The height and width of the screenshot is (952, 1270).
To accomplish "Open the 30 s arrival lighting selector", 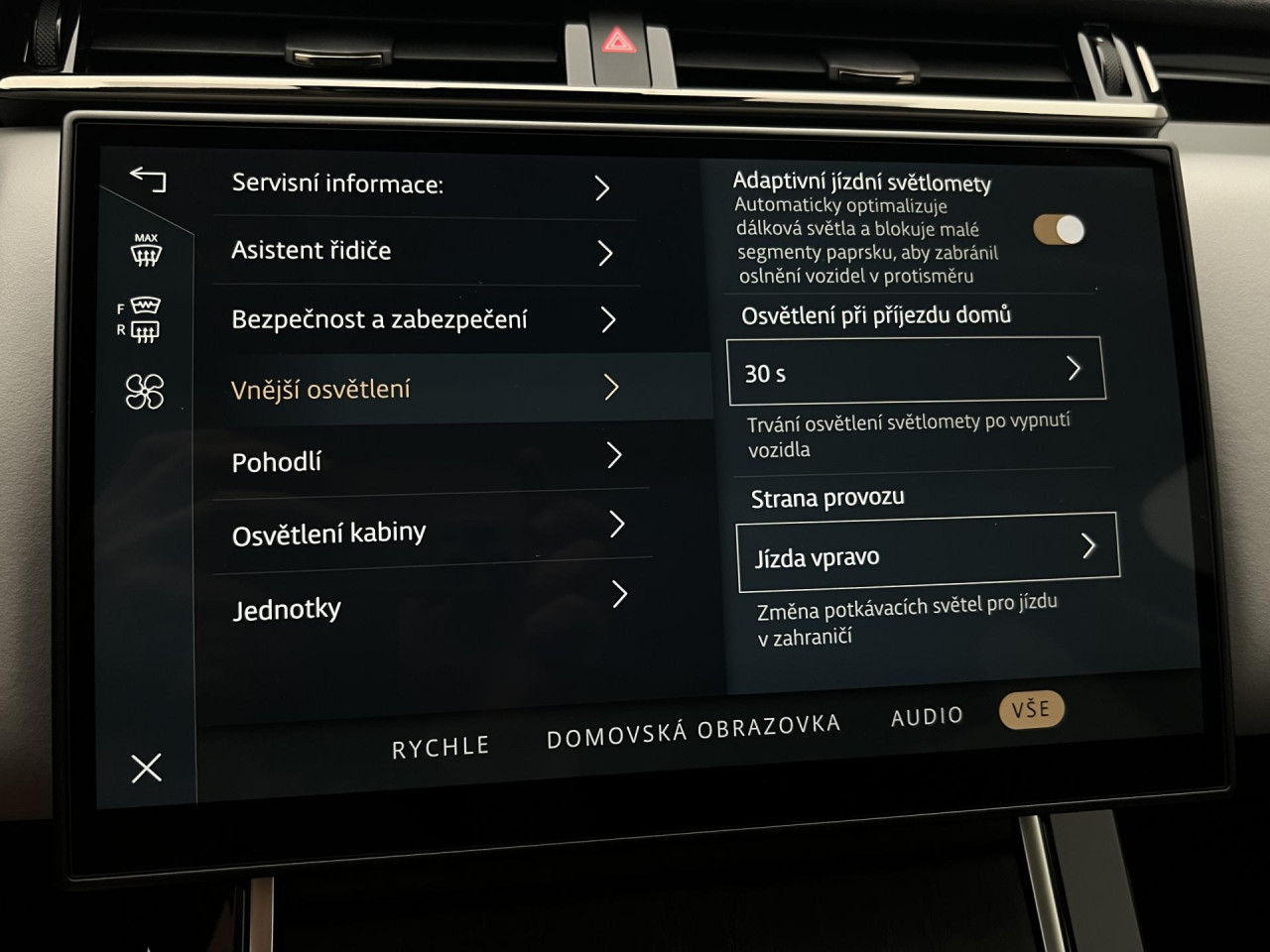I will coord(915,371).
